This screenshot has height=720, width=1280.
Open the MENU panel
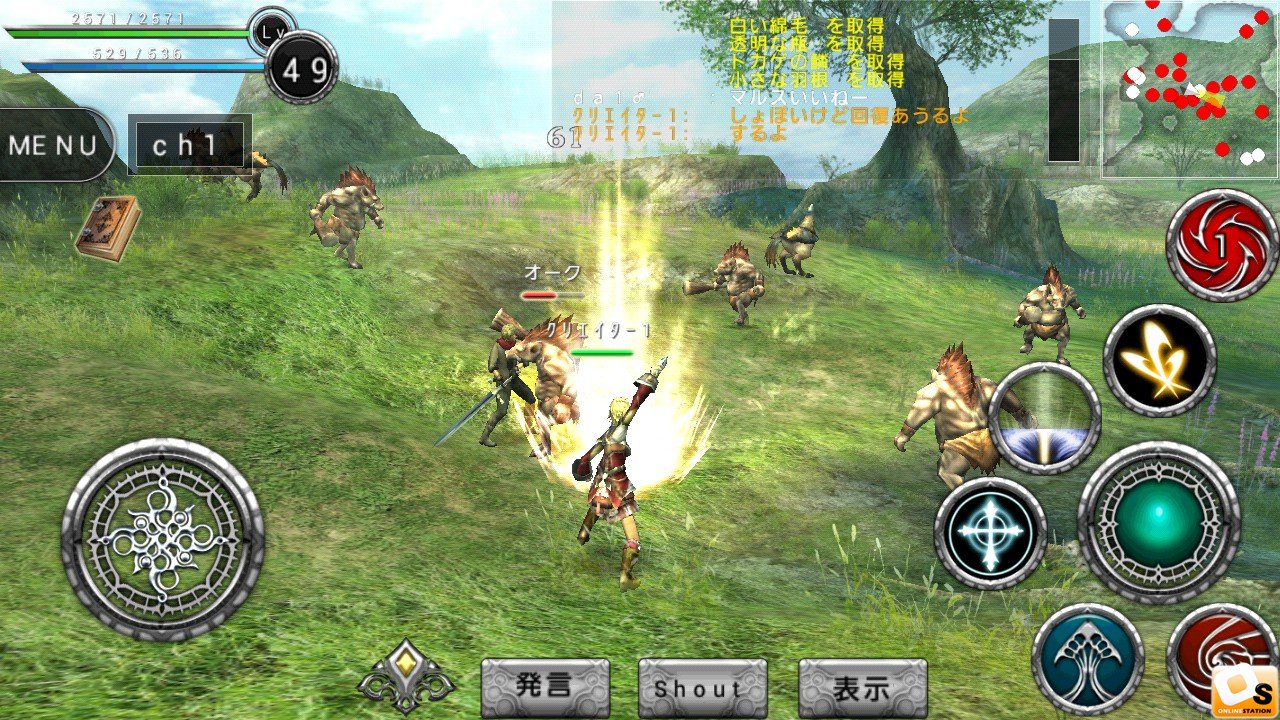[x=52, y=145]
